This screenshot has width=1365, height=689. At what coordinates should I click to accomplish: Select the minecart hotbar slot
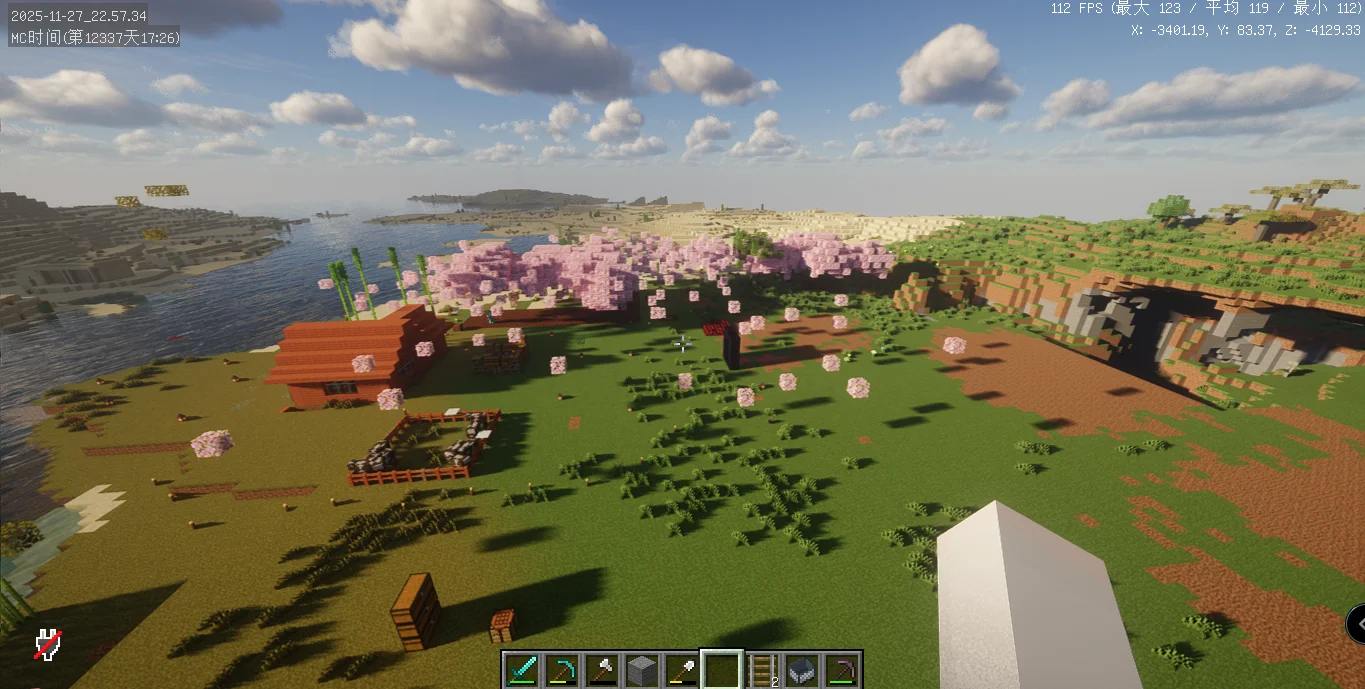coord(802,669)
